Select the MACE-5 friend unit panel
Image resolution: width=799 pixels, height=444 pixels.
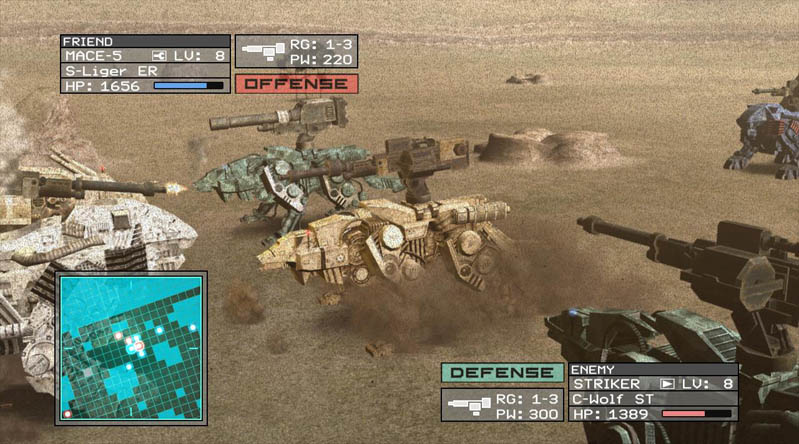tap(145, 64)
